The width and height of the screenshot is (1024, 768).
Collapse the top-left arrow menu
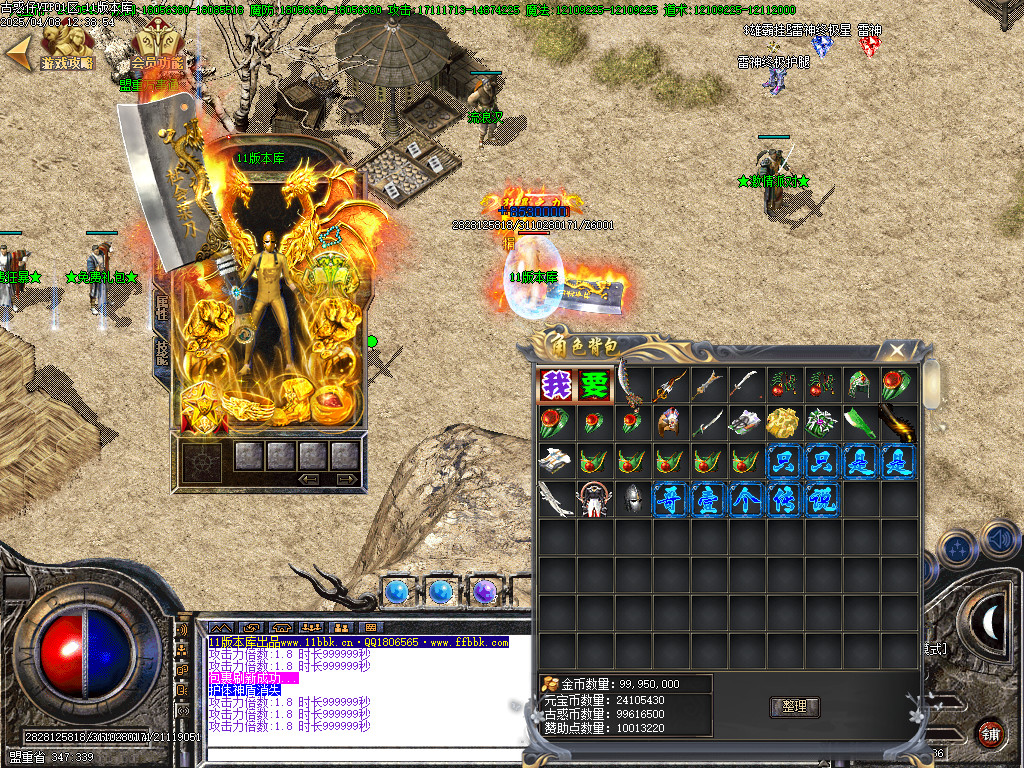(x=17, y=54)
